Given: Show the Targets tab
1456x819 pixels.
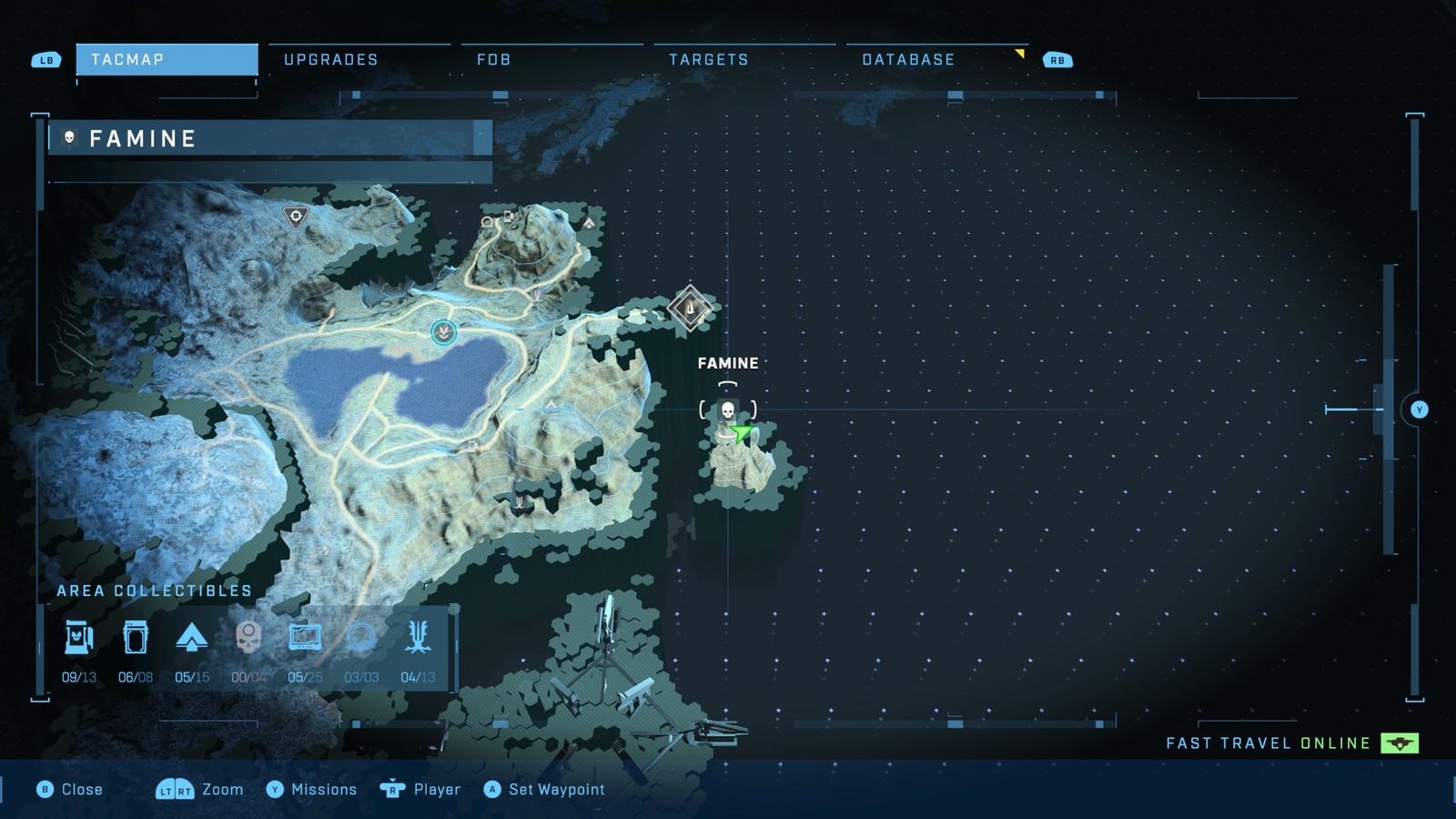Looking at the screenshot, I should click(709, 60).
